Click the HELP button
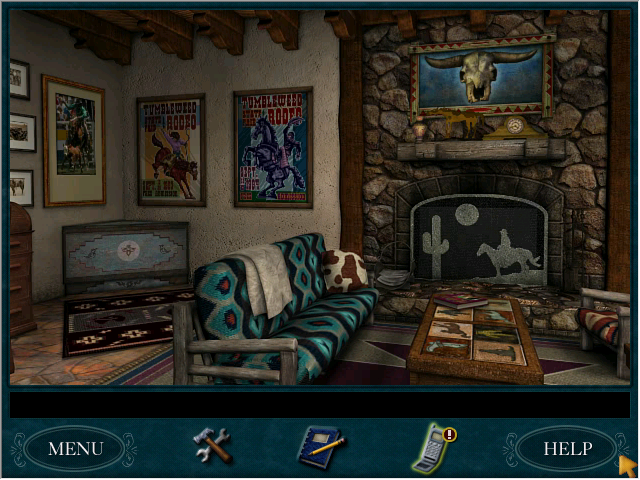Image resolution: width=640 pixels, height=480 pixels. [567, 449]
